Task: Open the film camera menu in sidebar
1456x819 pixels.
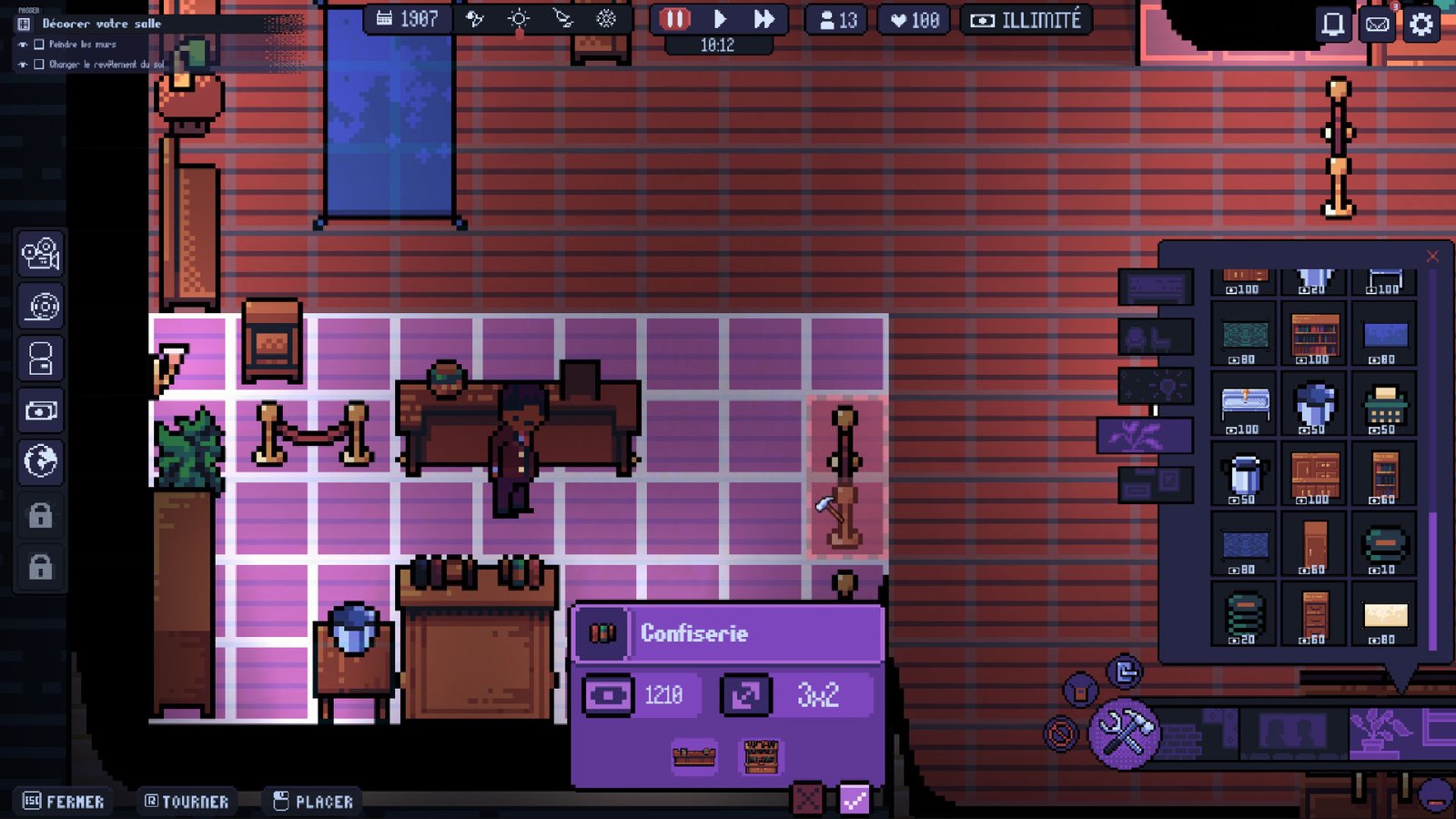Action: click(41, 254)
